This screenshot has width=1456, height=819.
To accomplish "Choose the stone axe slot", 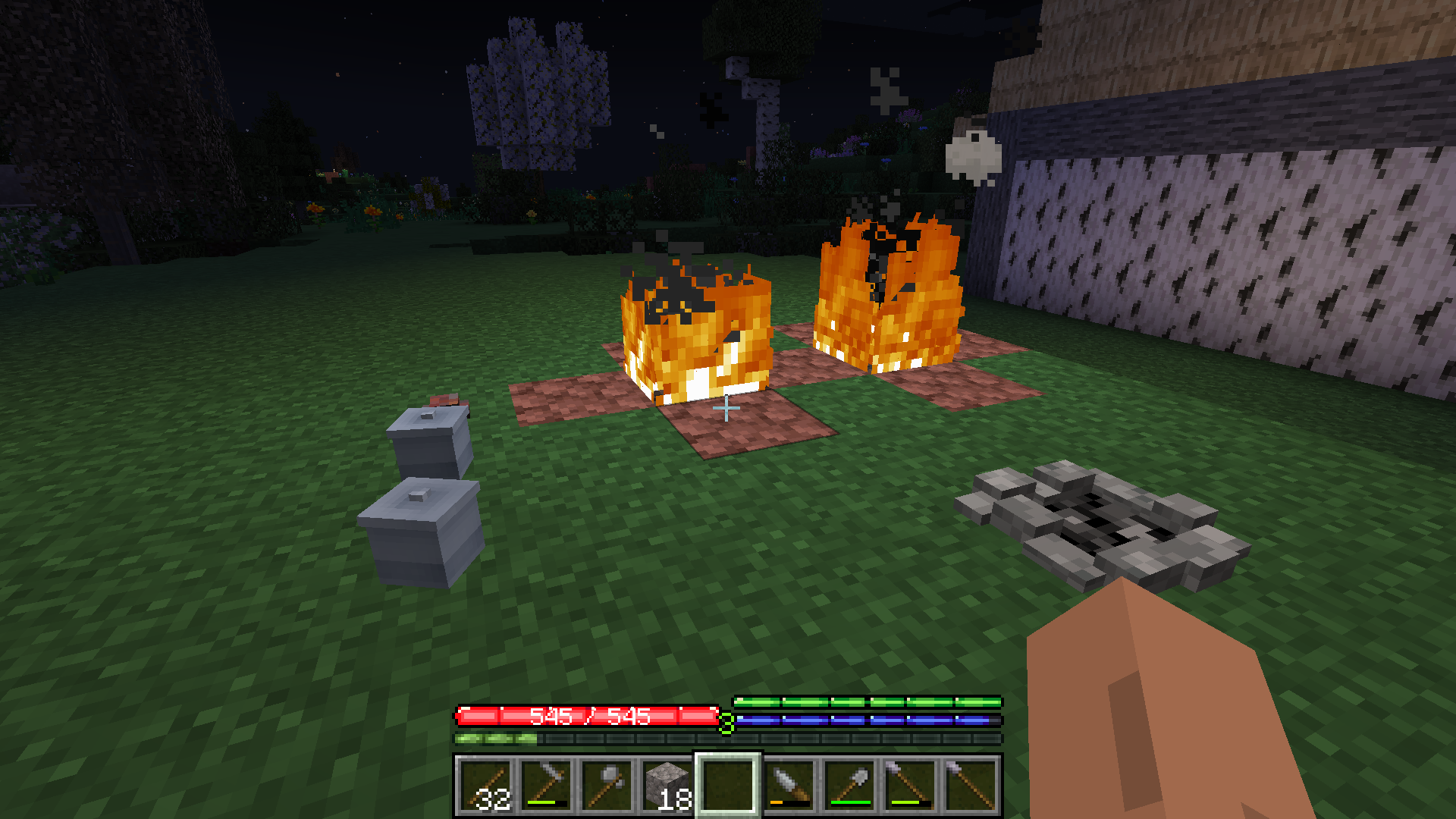I will [x=607, y=784].
